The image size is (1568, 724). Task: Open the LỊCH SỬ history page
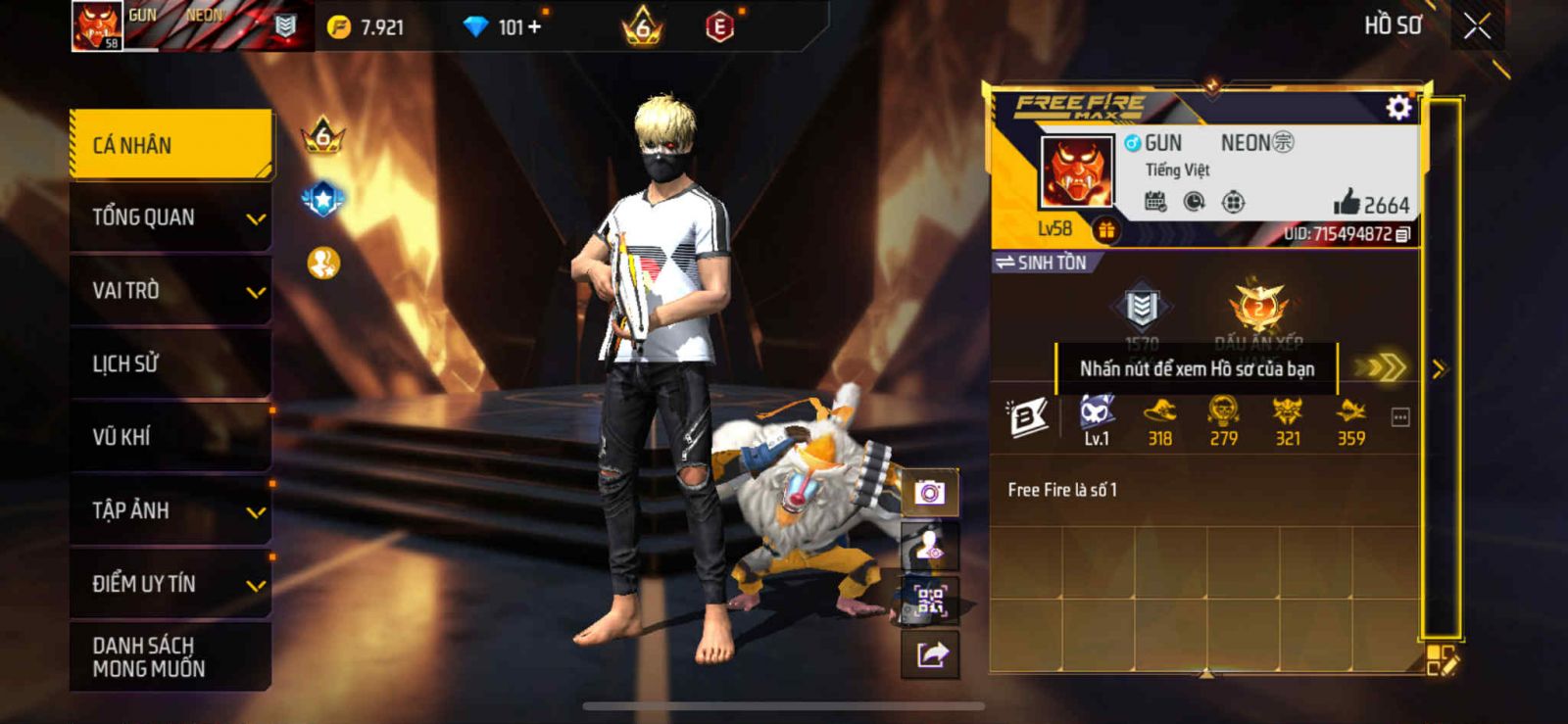click(x=171, y=364)
